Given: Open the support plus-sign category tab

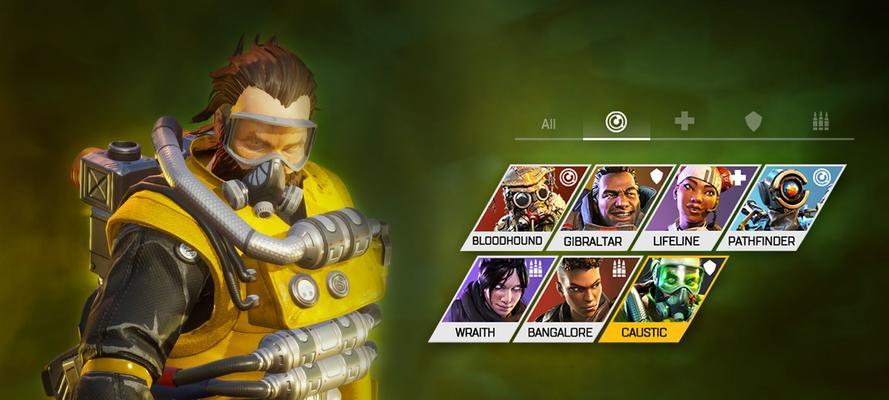Looking at the screenshot, I should pyautogui.click(x=684, y=122).
